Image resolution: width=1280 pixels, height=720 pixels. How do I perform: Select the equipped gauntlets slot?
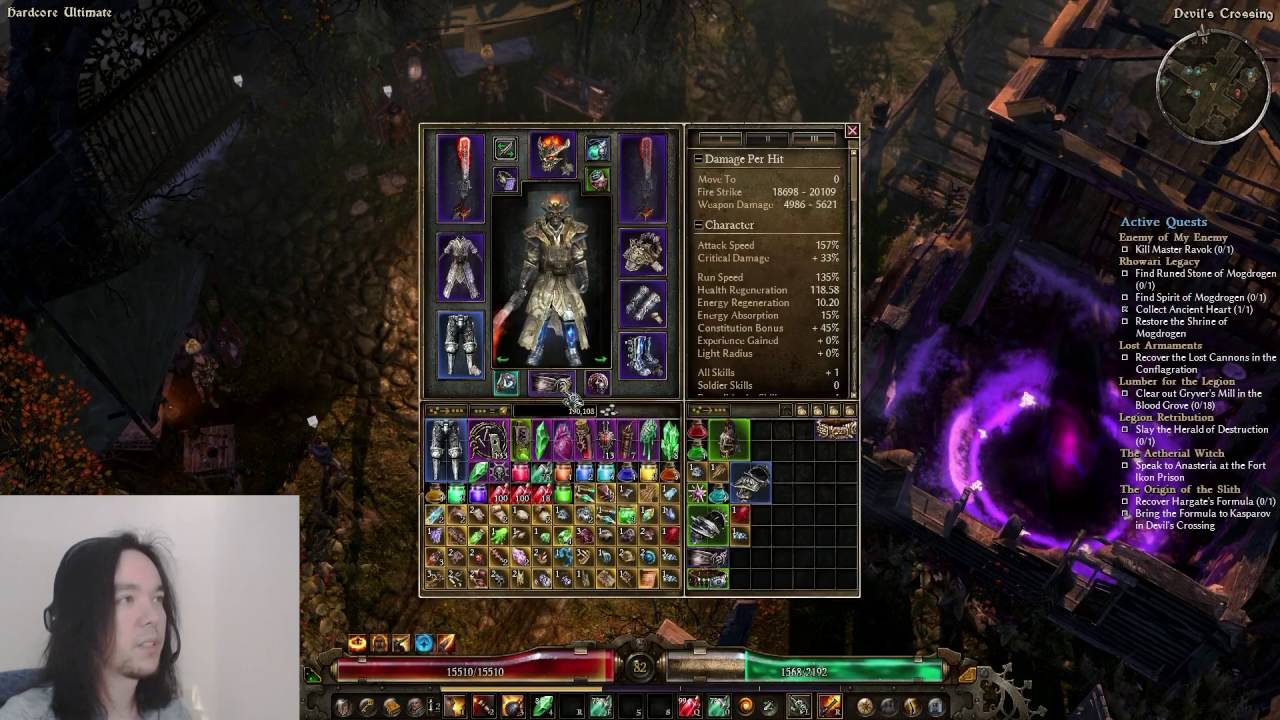coord(643,303)
